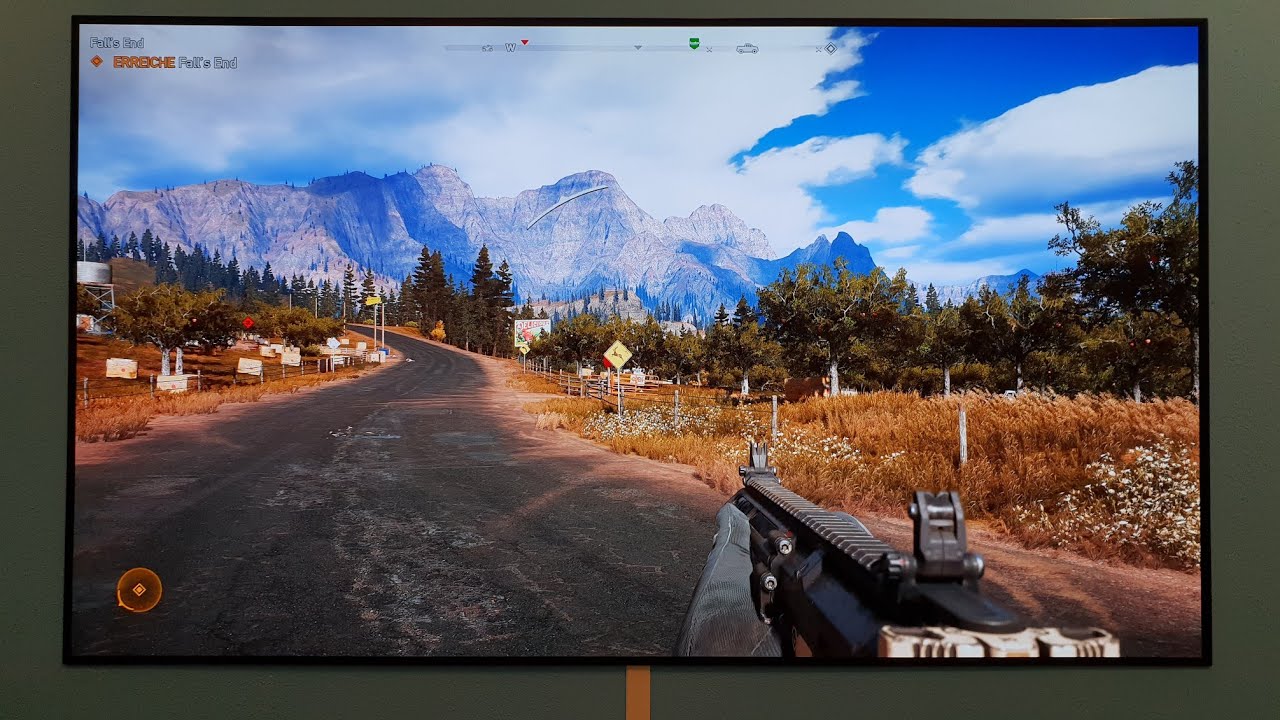1280x720 pixels.
Task: Click the X marker beside the green shield icon
Action: [709, 49]
